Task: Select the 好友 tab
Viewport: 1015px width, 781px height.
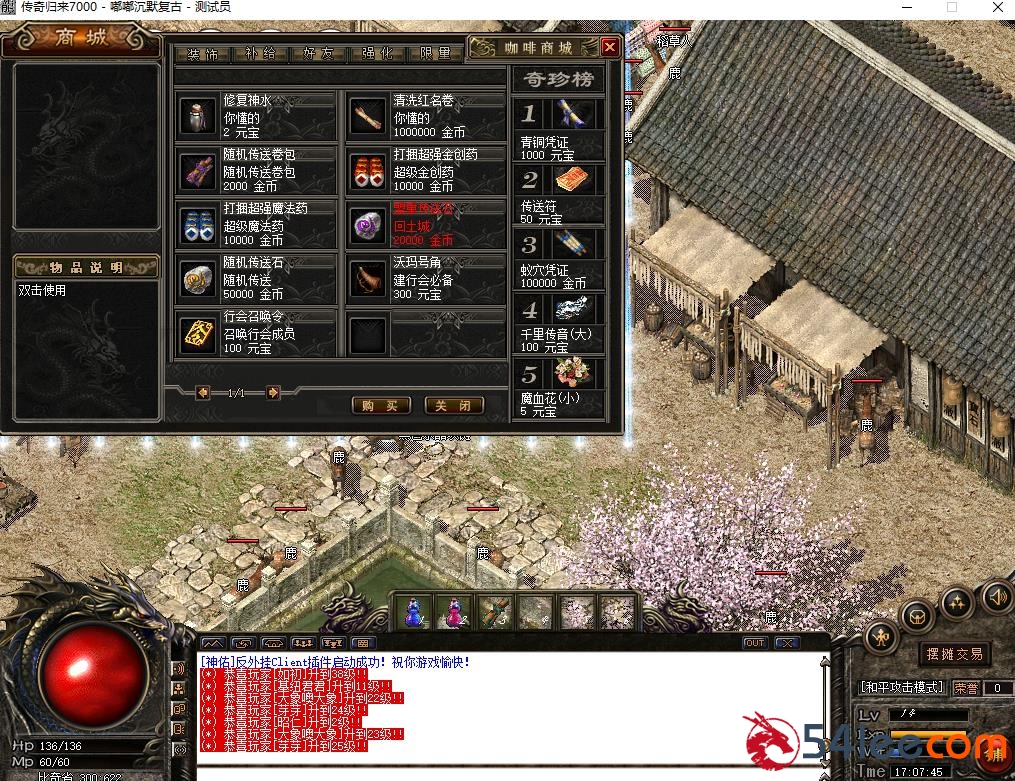Action: click(317, 54)
